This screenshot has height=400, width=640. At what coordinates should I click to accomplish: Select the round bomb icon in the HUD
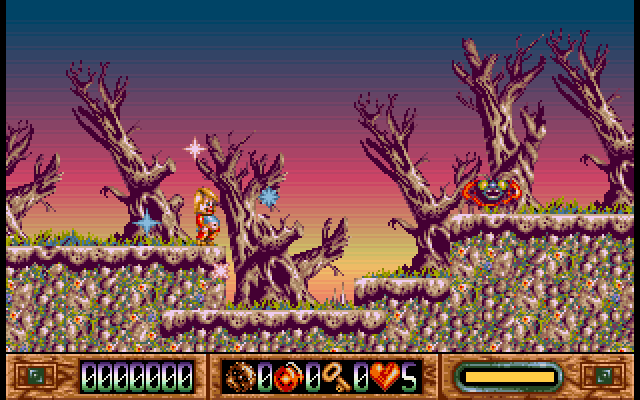[242, 377]
